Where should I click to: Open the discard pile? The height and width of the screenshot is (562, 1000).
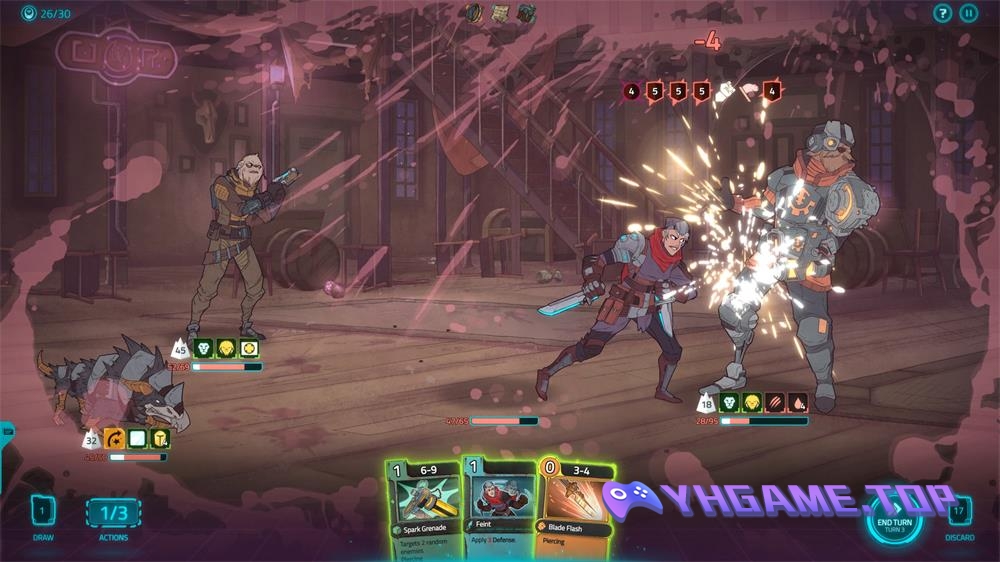(959, 512)
